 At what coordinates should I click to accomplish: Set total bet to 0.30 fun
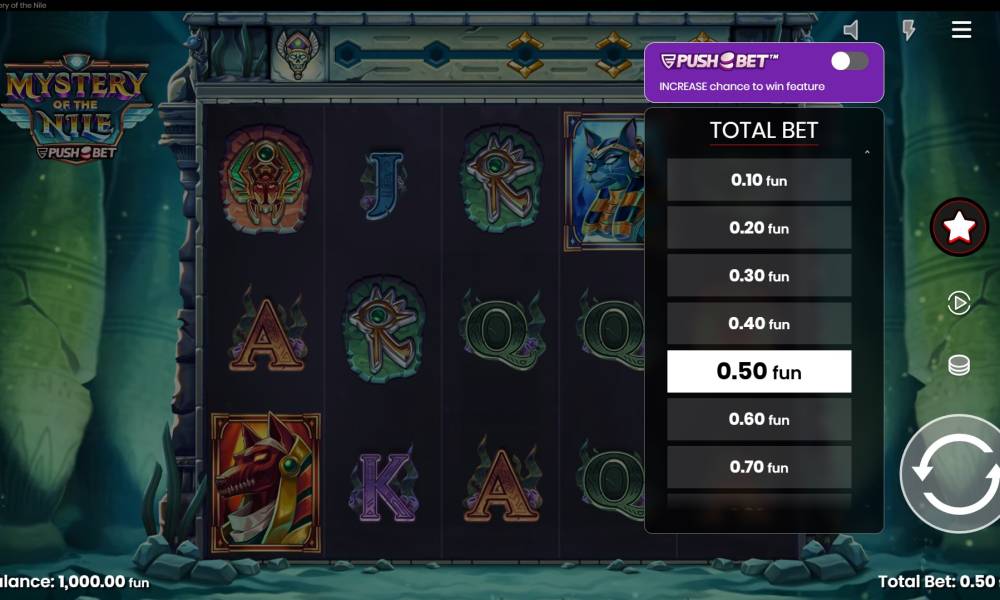pyautogui.click(x=759, y=276)
